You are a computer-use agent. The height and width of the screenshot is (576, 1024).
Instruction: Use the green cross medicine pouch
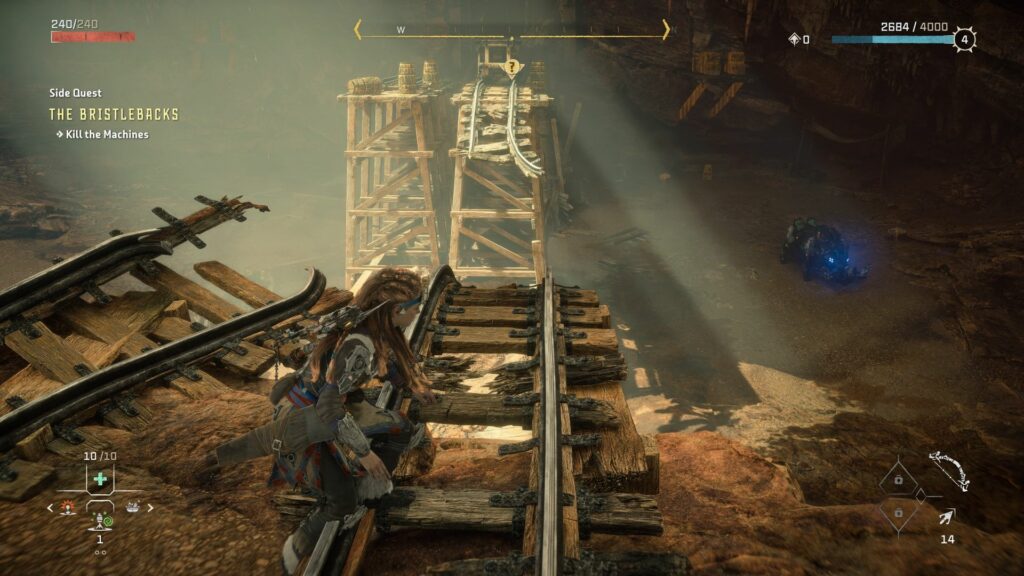point(100,479)
